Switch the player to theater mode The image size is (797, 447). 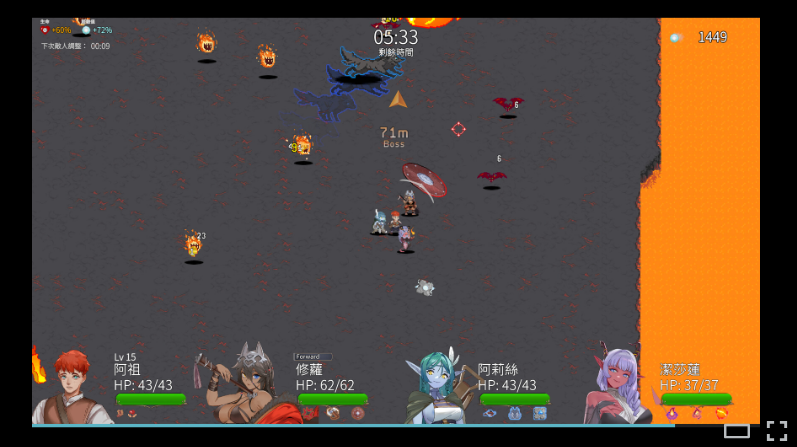(737, 431)
